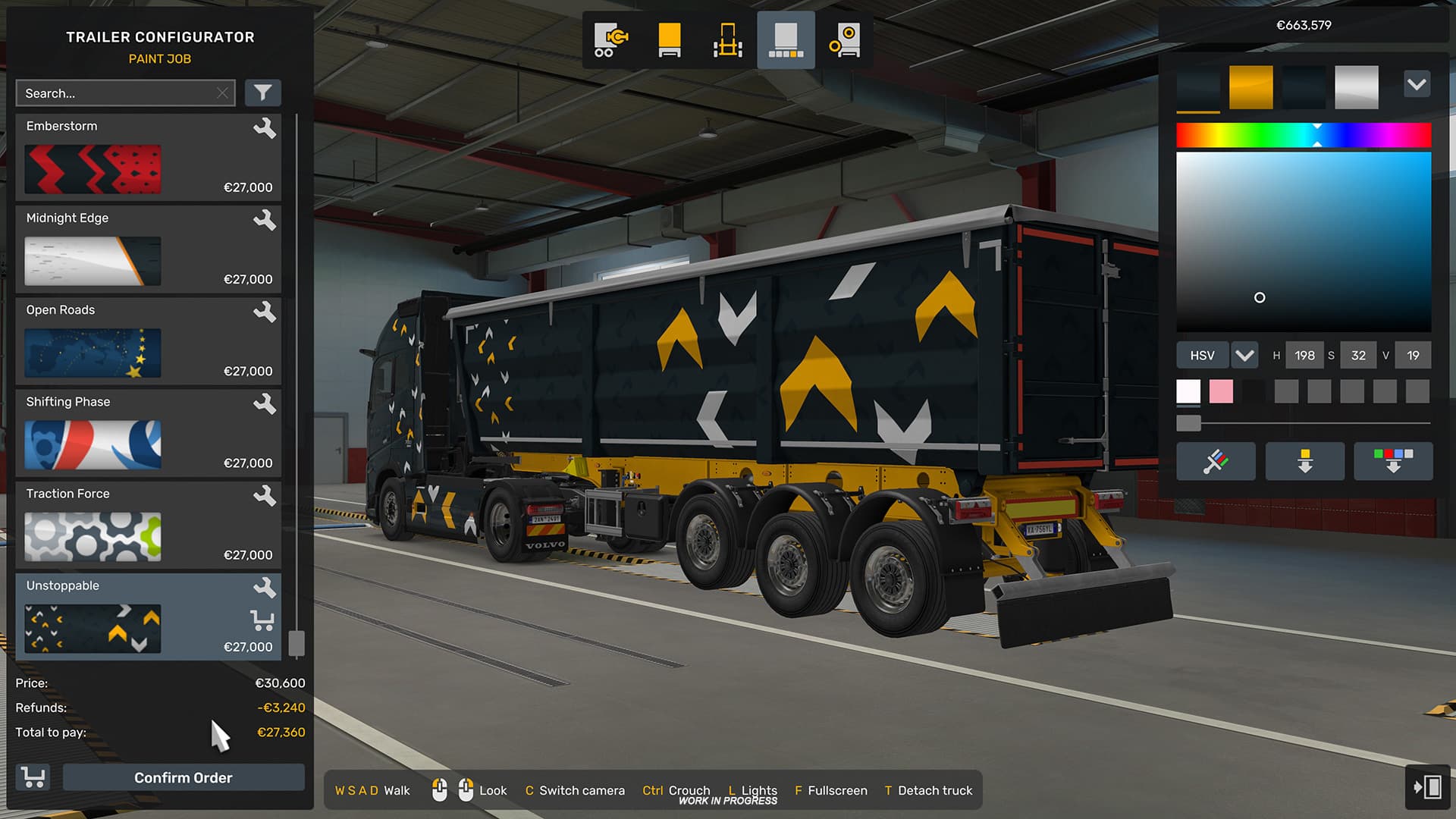The width and height of the screenshot is (1456, 819).
Task: Toggle the dark paint type option
Action: (x=1304, y=86)
